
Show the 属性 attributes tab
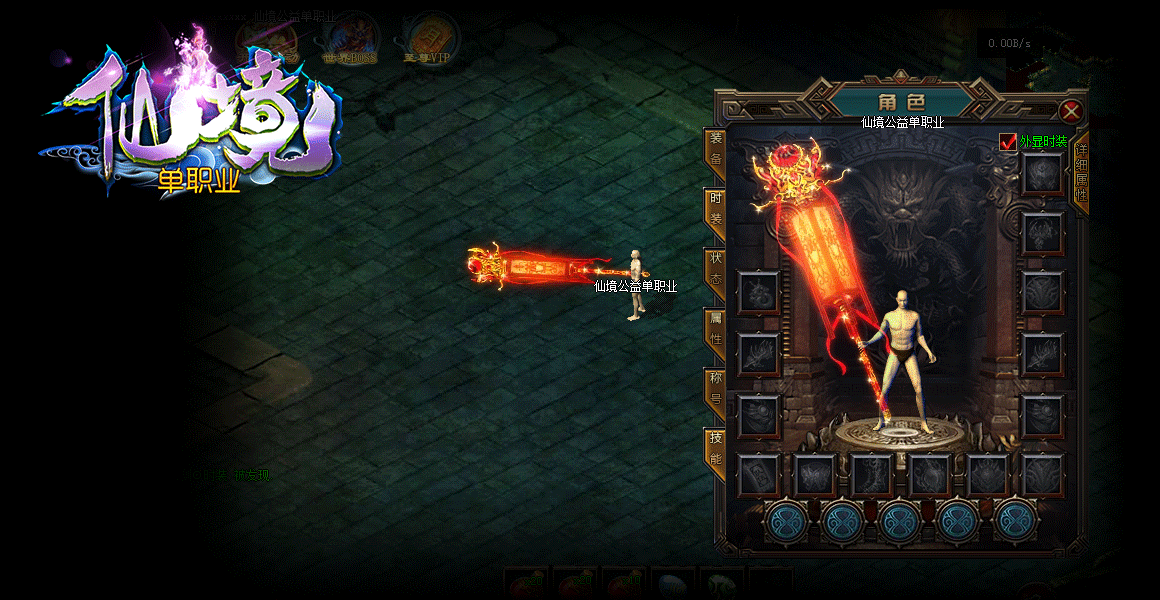coord(715,329)
